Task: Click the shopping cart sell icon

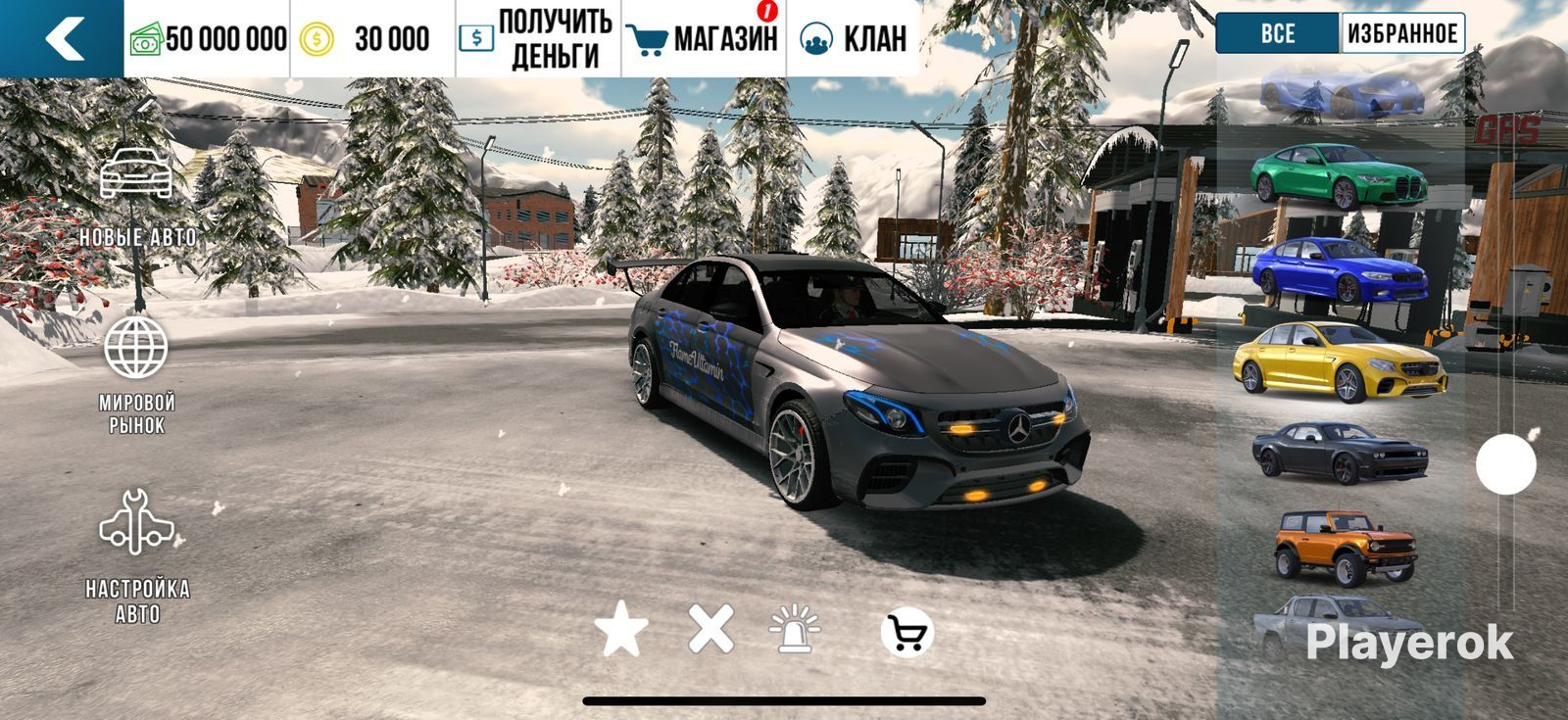Action: (x=906, y=634)
